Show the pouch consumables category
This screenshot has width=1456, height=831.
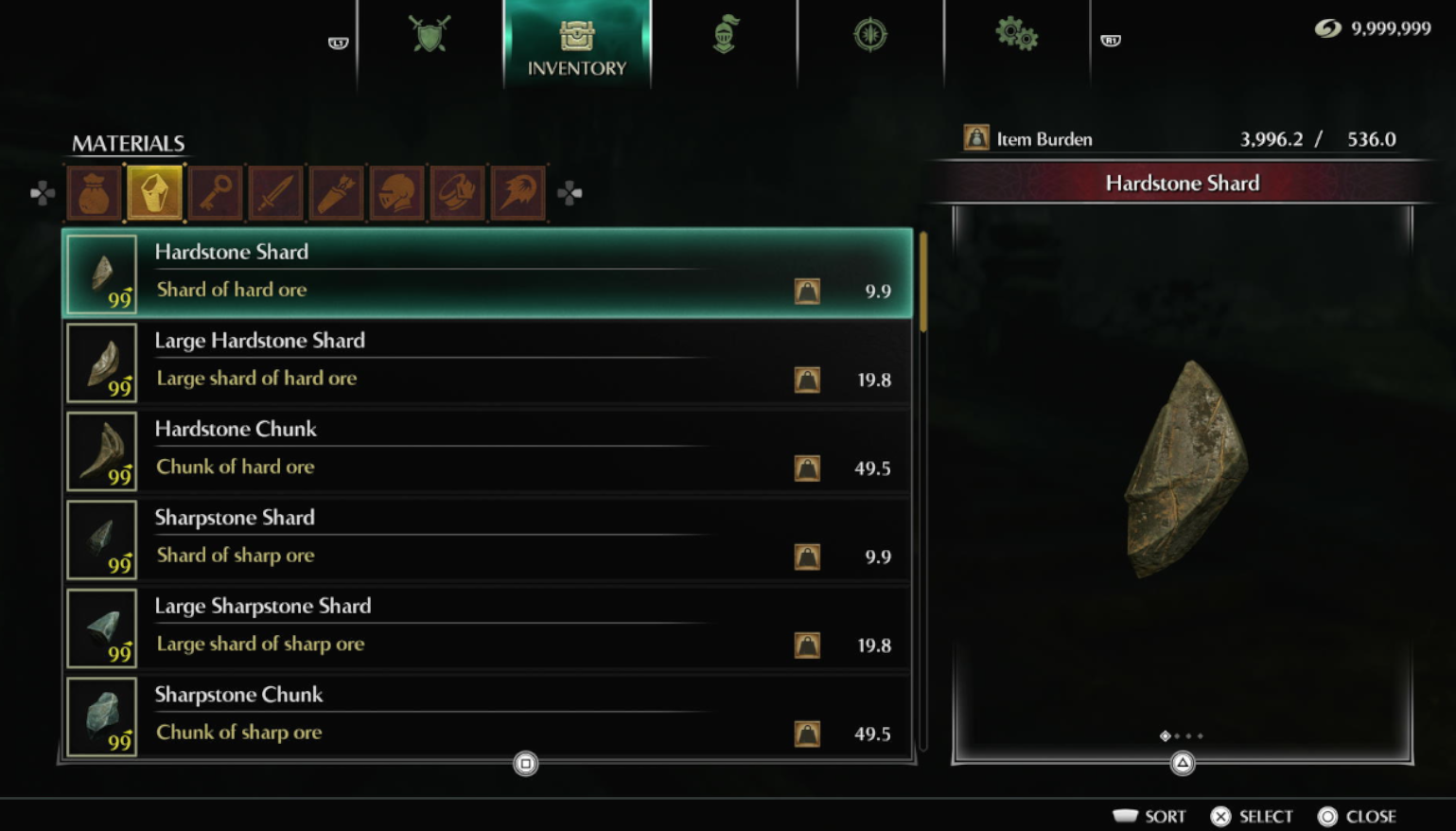95,193
